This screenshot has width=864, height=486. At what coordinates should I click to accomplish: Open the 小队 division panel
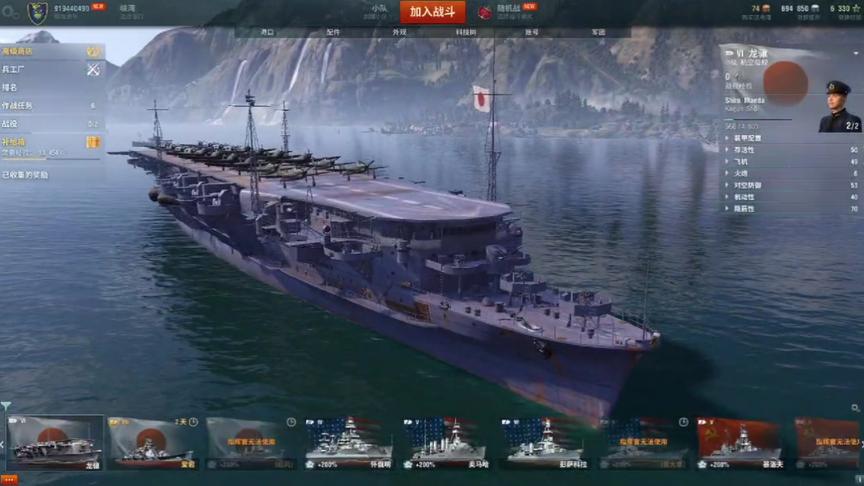(x=378, y=11)
